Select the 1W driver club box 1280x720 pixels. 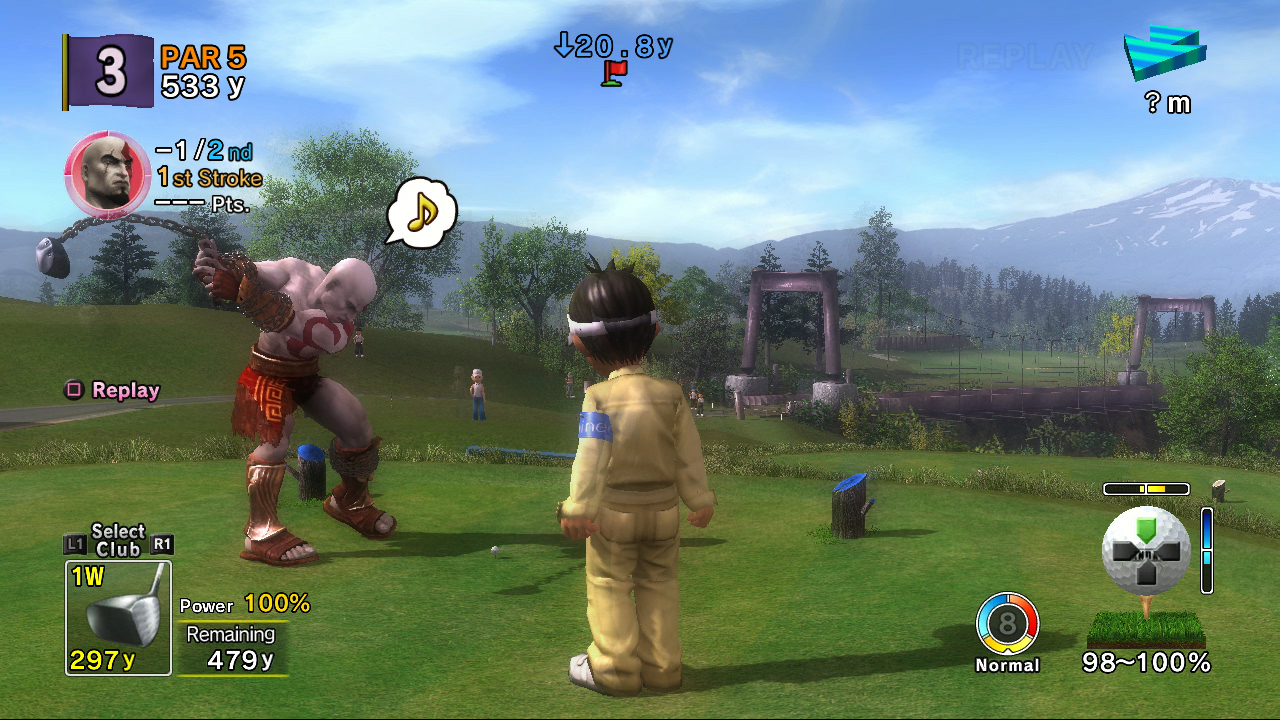118,618
